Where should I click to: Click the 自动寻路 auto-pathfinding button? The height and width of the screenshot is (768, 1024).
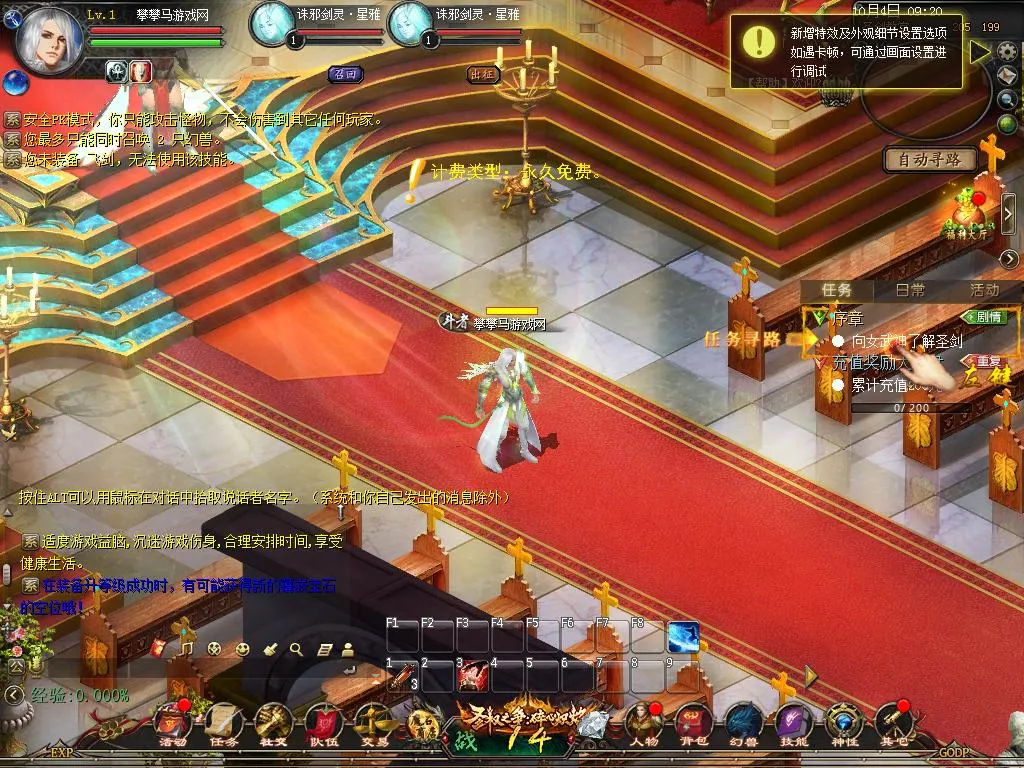pyautogui.click(x=930, y=159)
